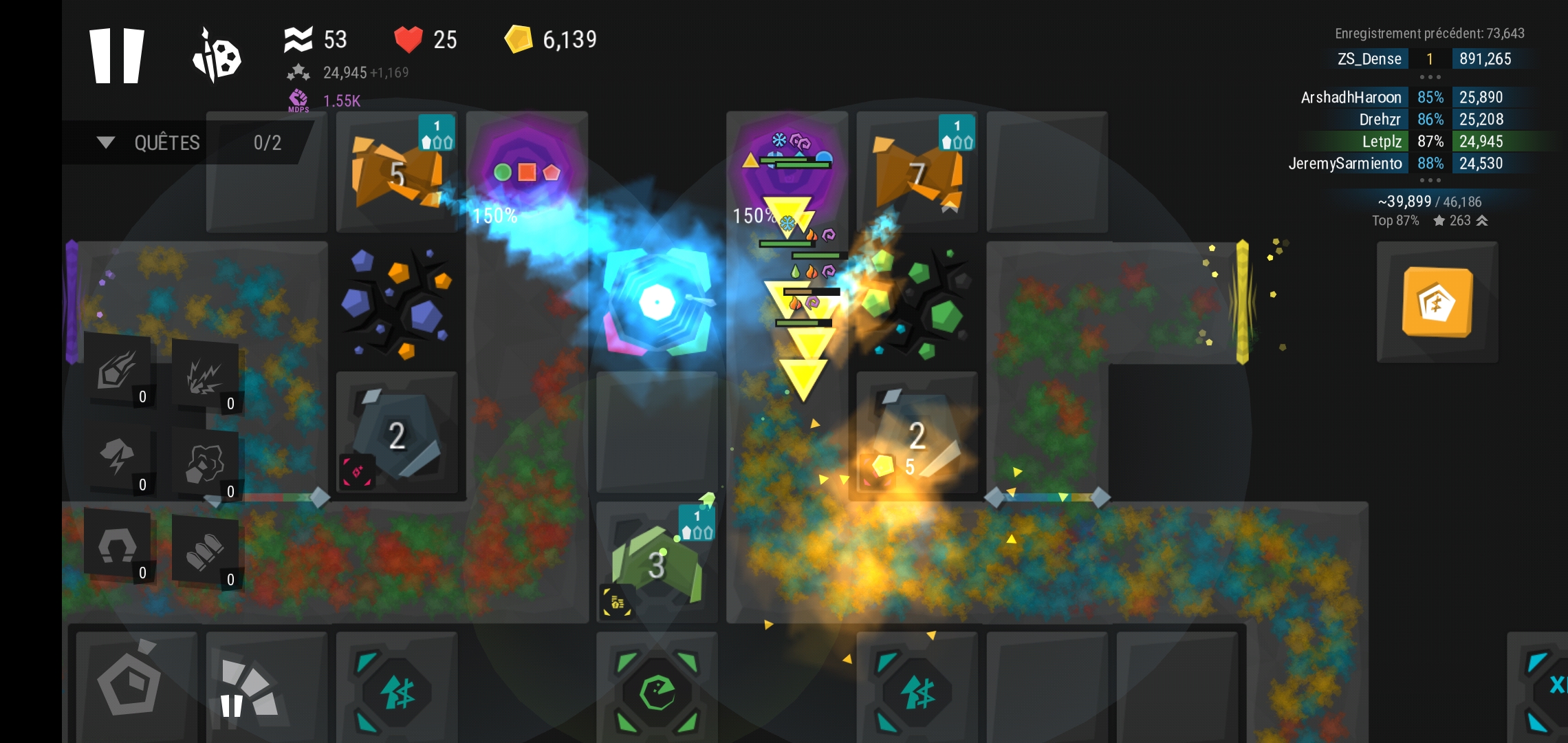Click the dice icon in the top bar
The height and width of the screenshot is (743, 1568).
pos(217,56)
